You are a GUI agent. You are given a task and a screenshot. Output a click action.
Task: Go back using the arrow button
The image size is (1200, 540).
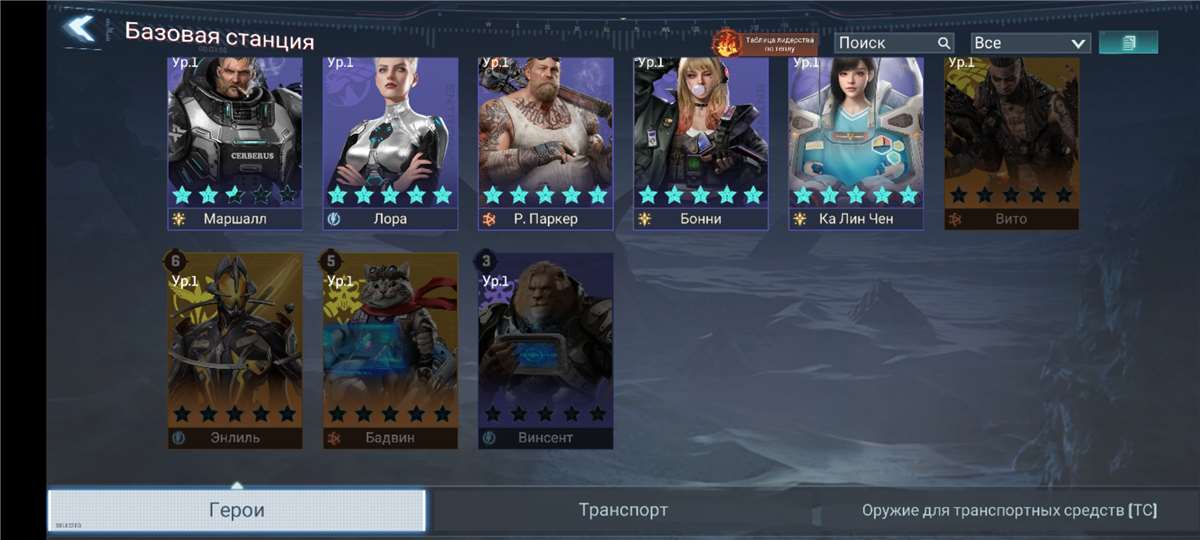pyautogui.click(x=80, y=29)
